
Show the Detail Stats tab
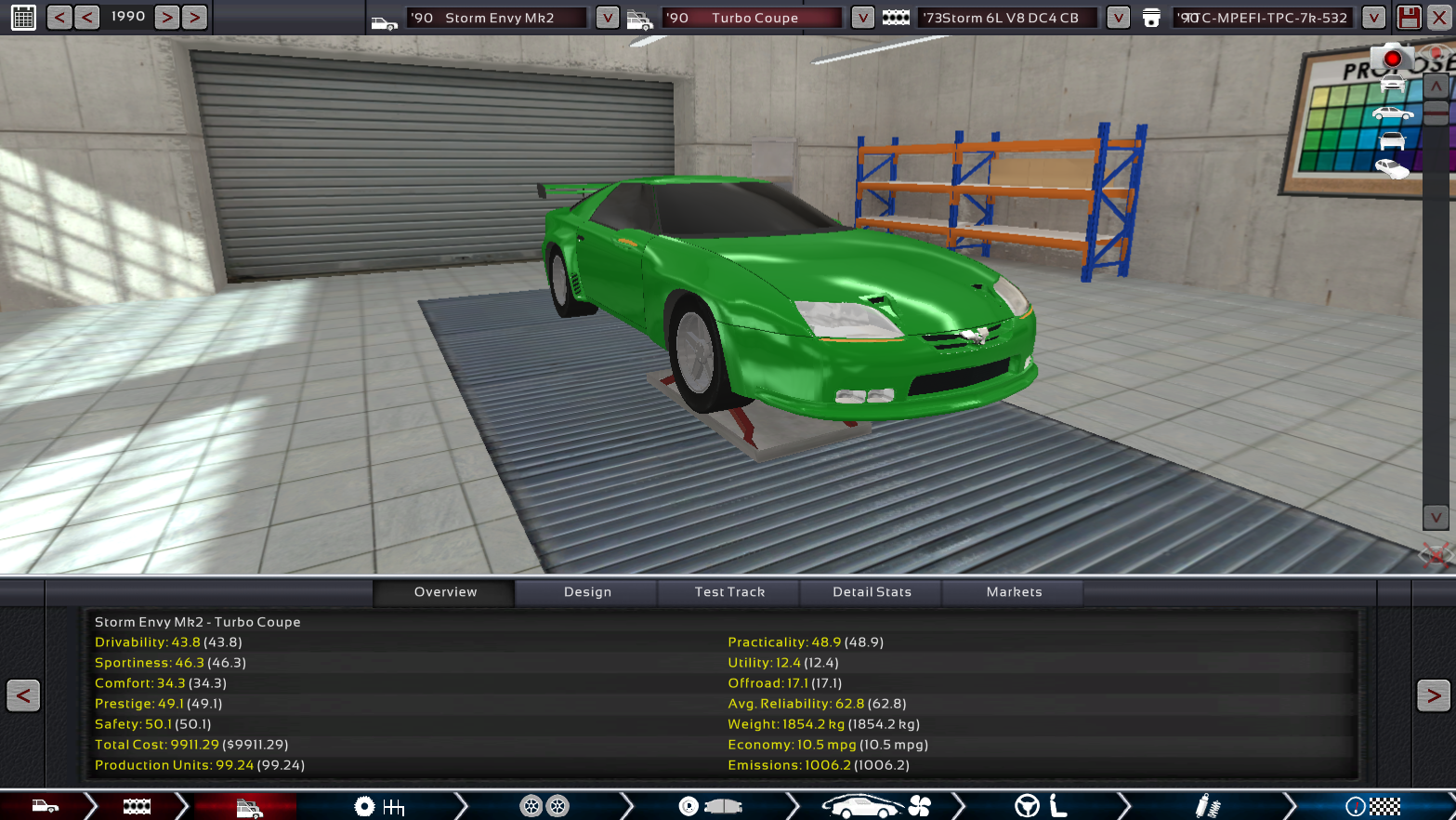[872, 592]
